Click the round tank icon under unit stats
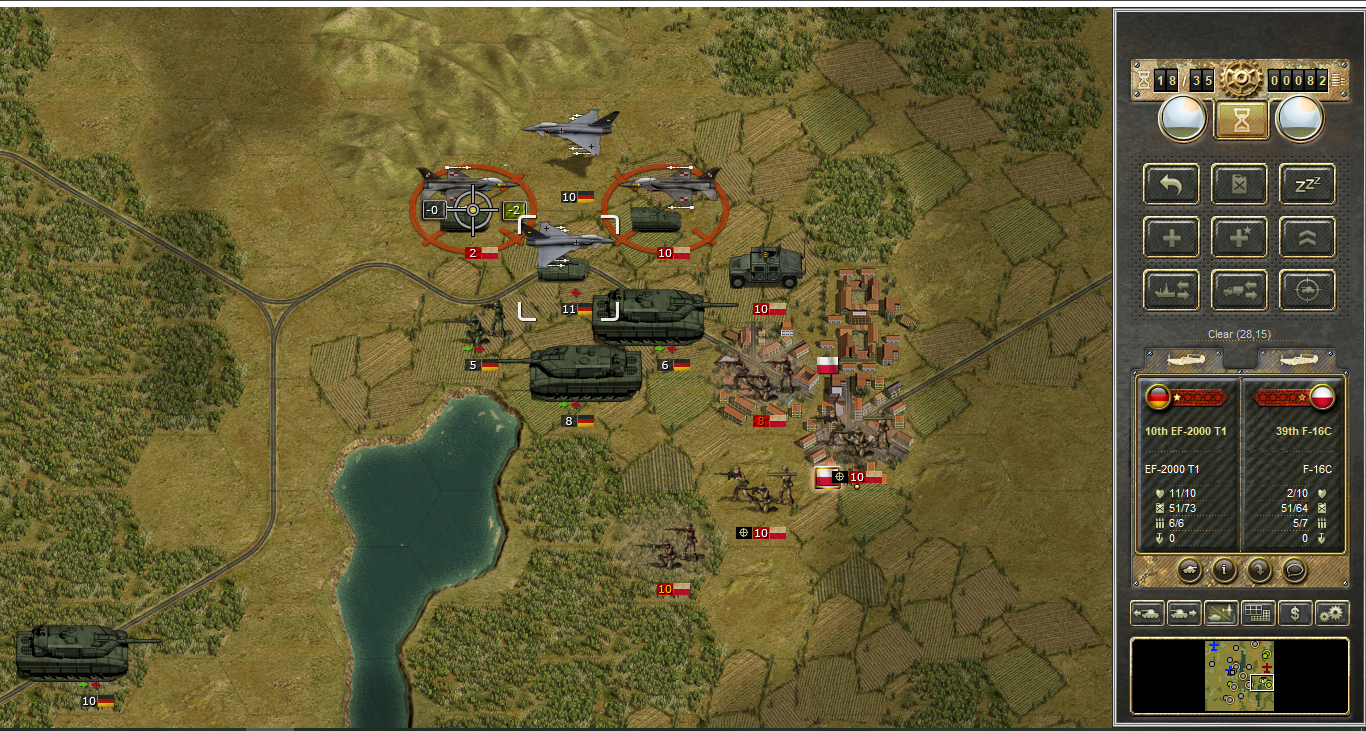Image resolution: width=1366 pixels, height=731 pixels. coord(1190,570)
